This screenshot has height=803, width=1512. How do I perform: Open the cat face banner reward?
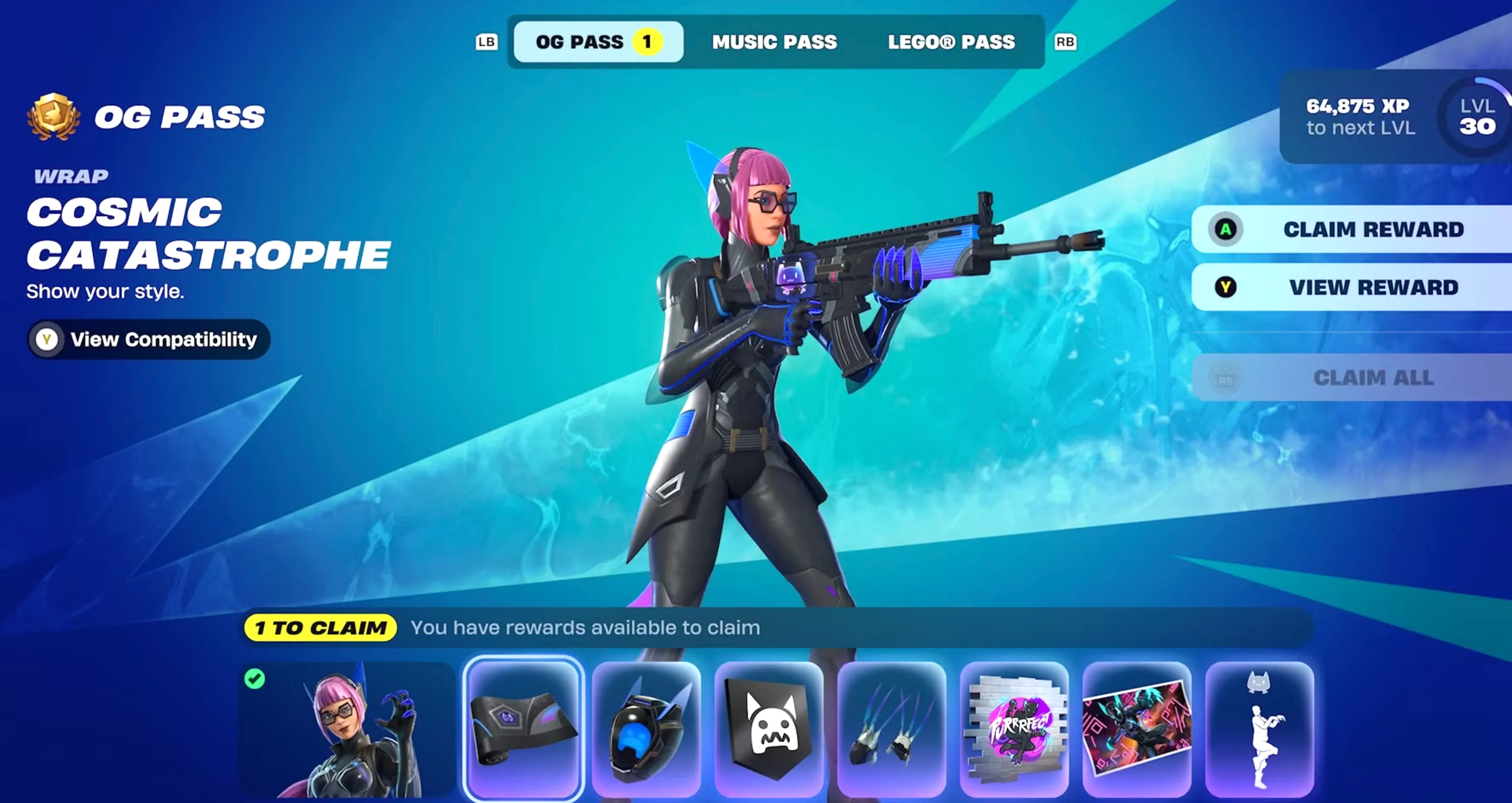click(x=770, y=727)
